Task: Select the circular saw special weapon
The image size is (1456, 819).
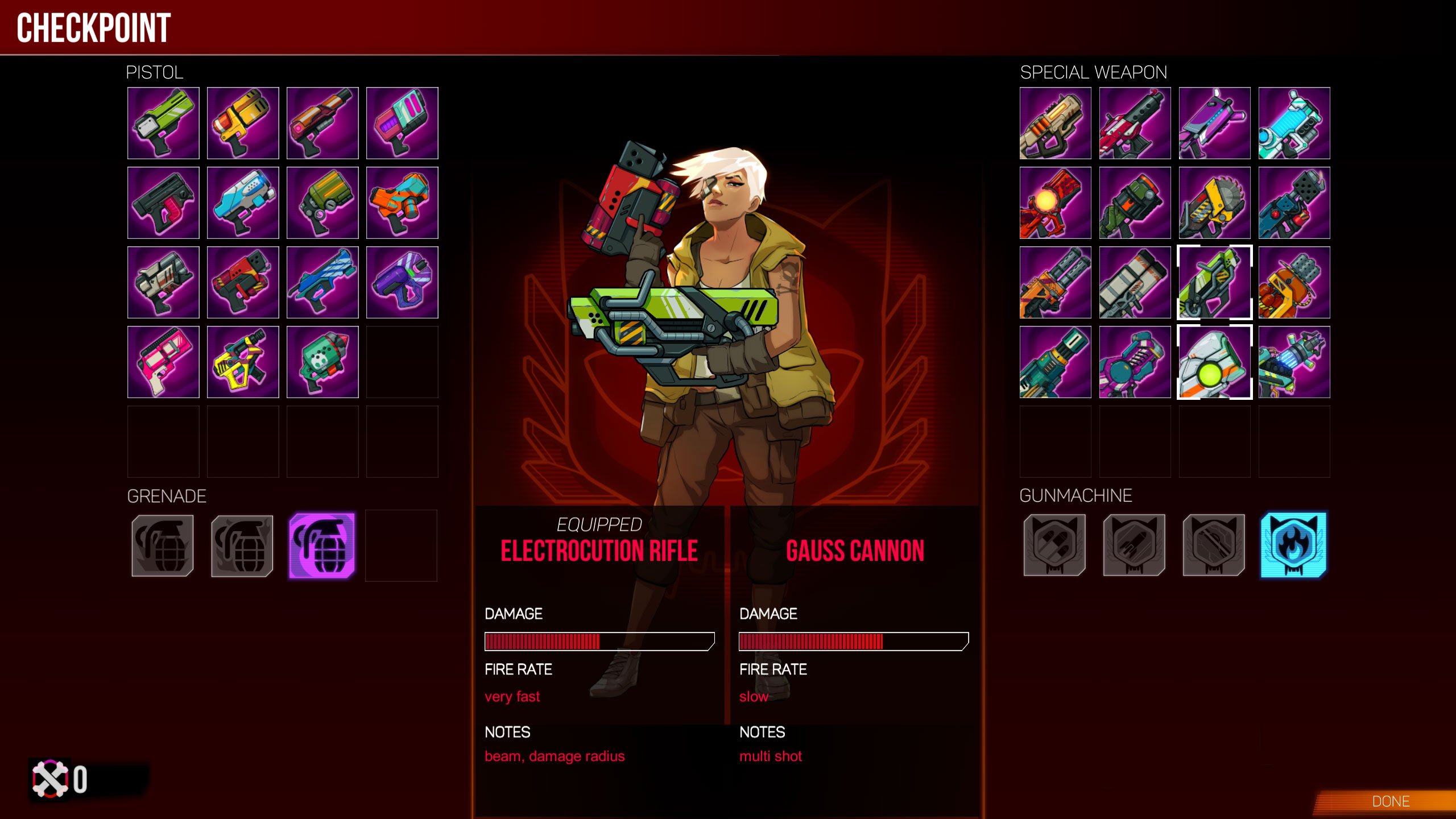Action: pyautogui.click(x=1214, y=202)
